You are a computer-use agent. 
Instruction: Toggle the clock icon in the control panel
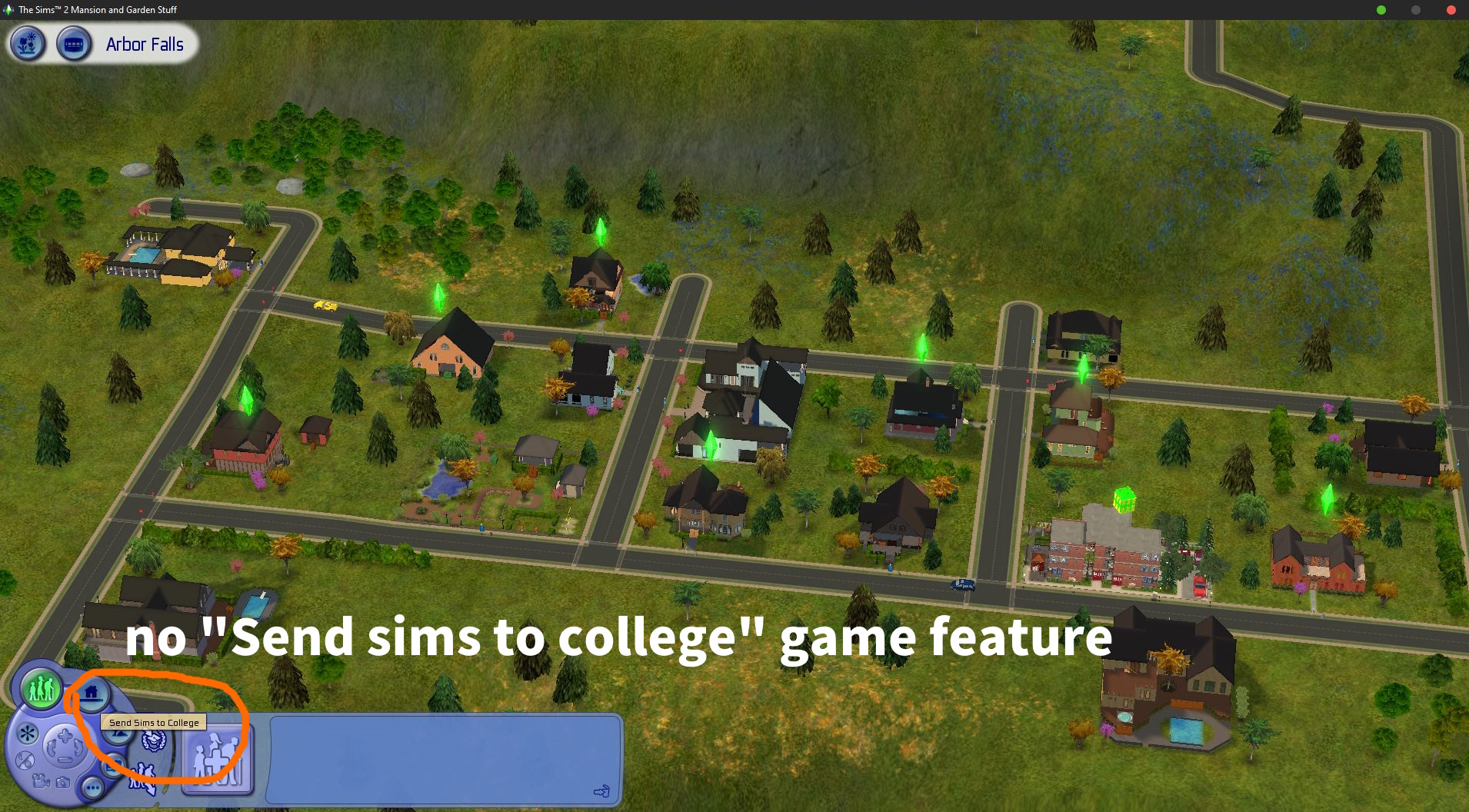(x=25, y=761)
